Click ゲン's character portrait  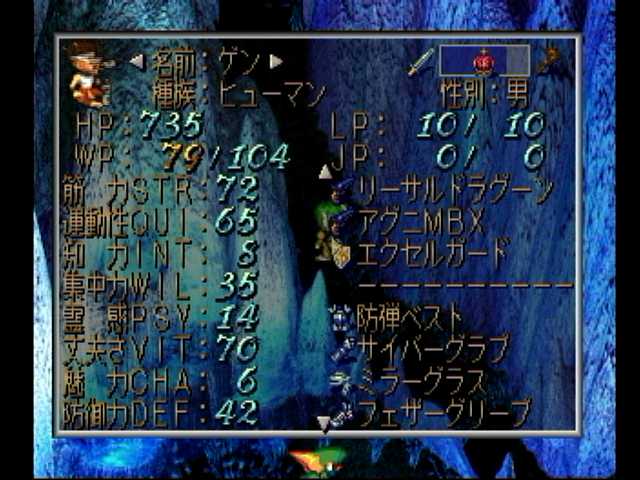[x=90, y=73]
